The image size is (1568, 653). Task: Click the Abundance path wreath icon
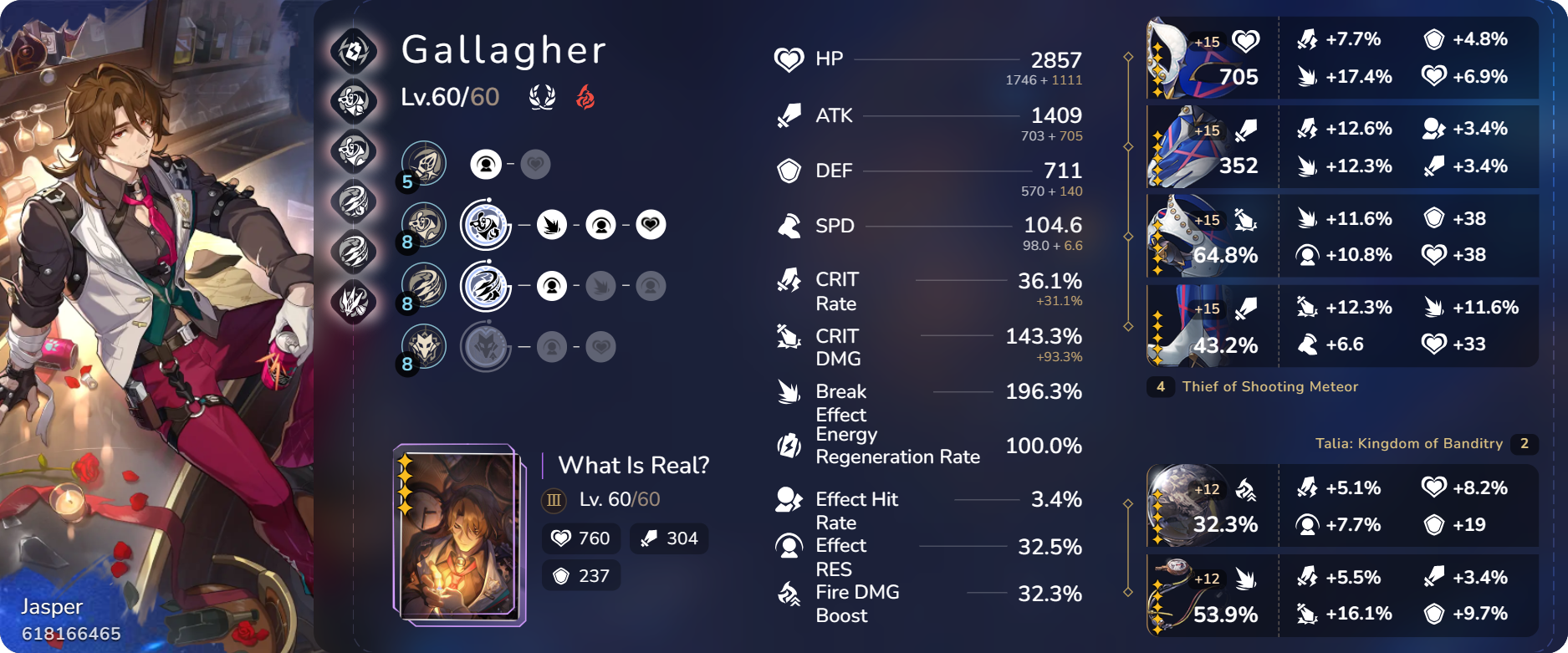pos(542,95)
